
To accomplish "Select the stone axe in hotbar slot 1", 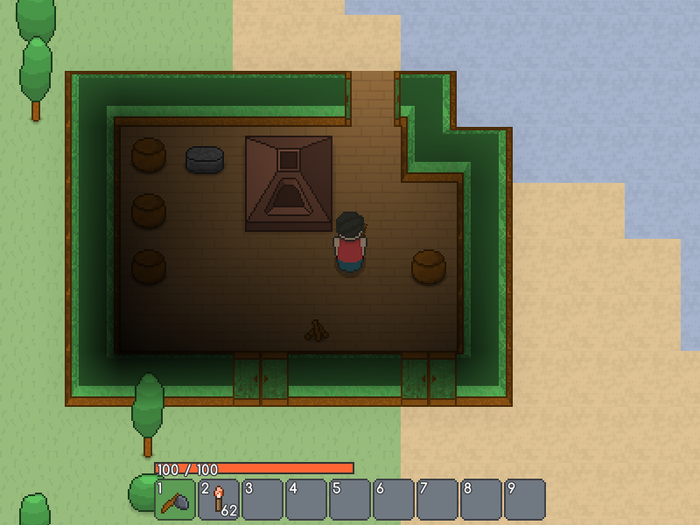I will coord(175,498).
